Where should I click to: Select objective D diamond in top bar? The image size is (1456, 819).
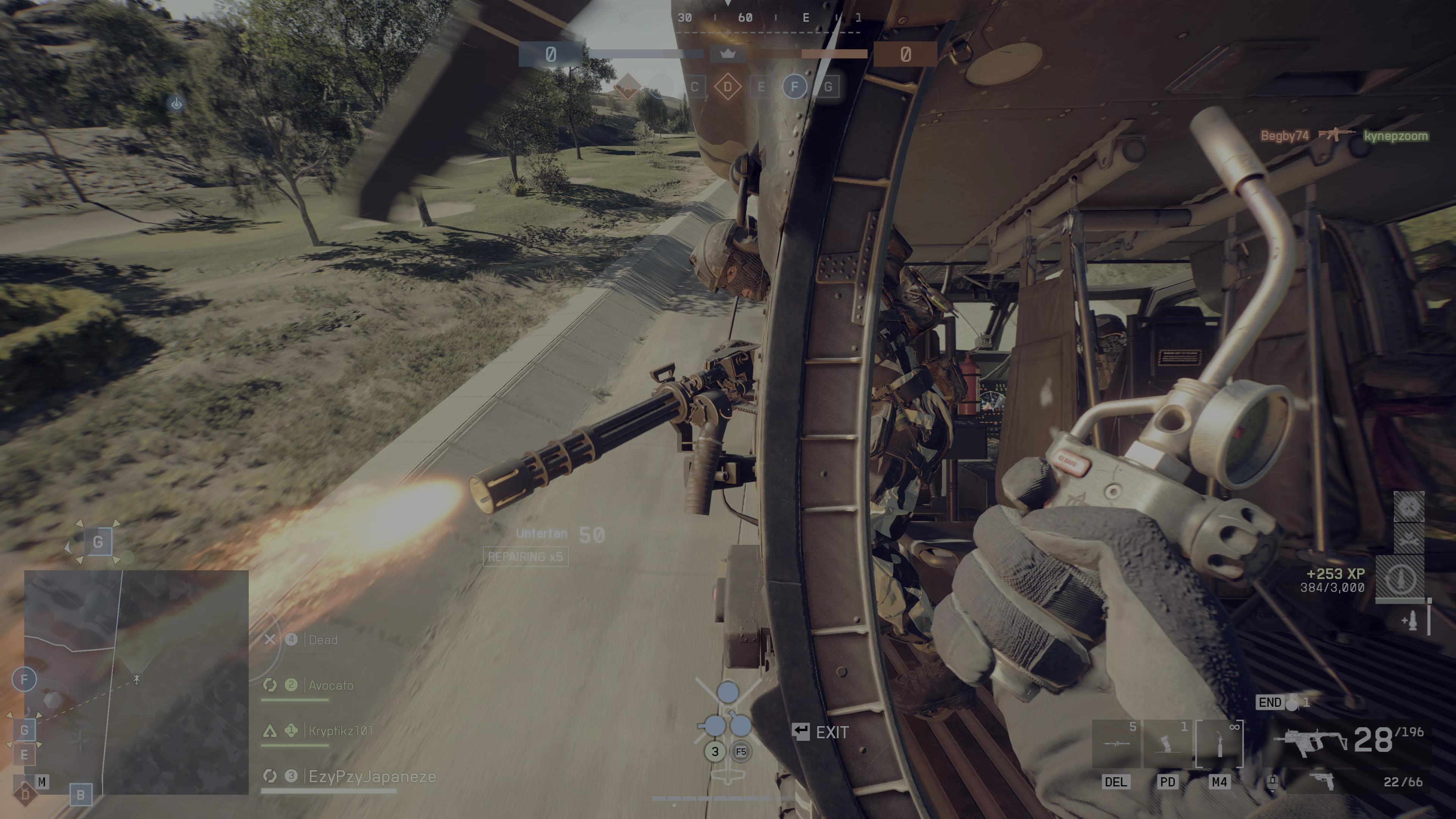tap(728, 87)
